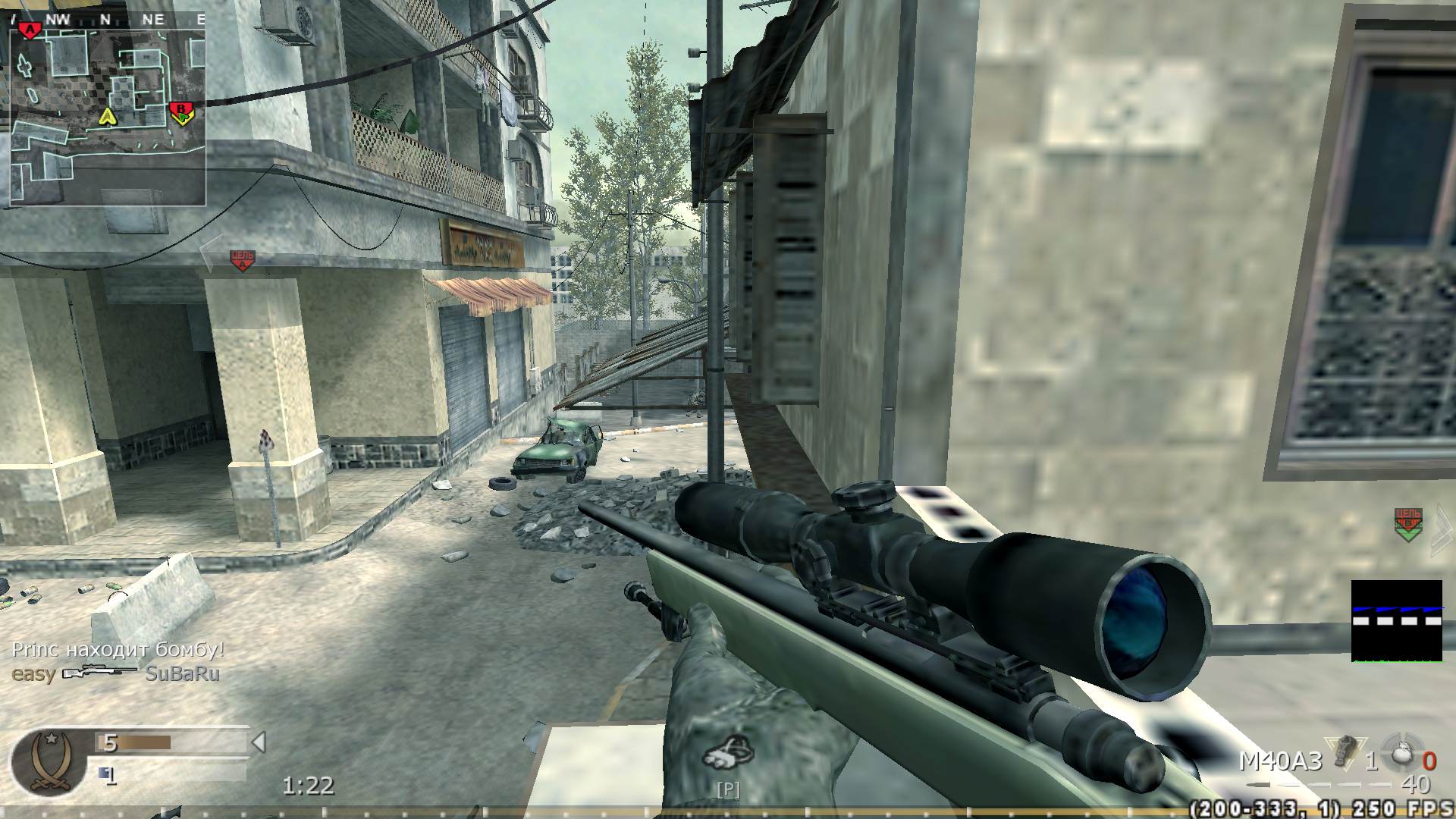Click the red ЦЕЛЬ objective marker on the left

click(x=241, y=260)
